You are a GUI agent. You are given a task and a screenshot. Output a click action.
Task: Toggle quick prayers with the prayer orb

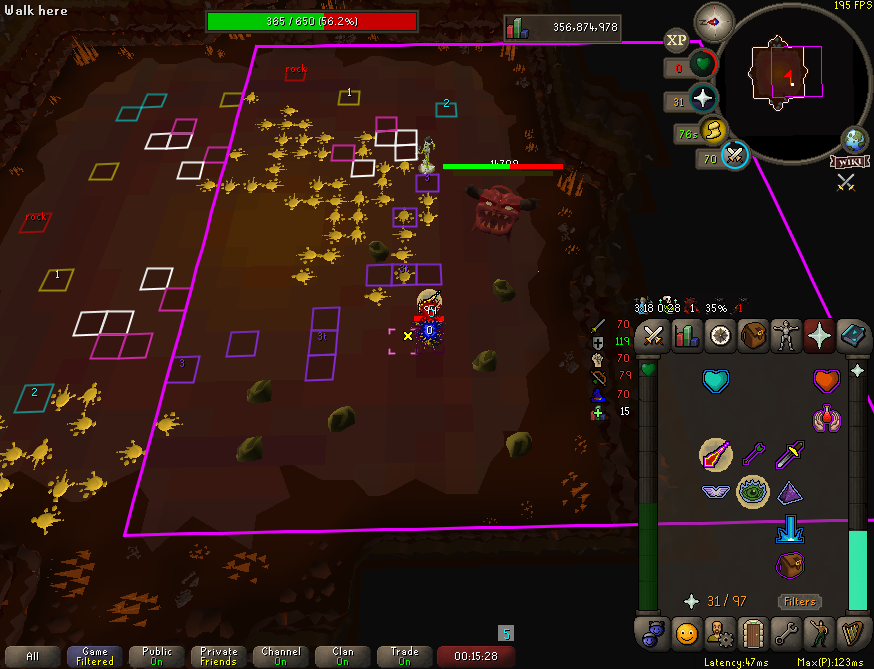pyautogui.click(x=703, y=99)
